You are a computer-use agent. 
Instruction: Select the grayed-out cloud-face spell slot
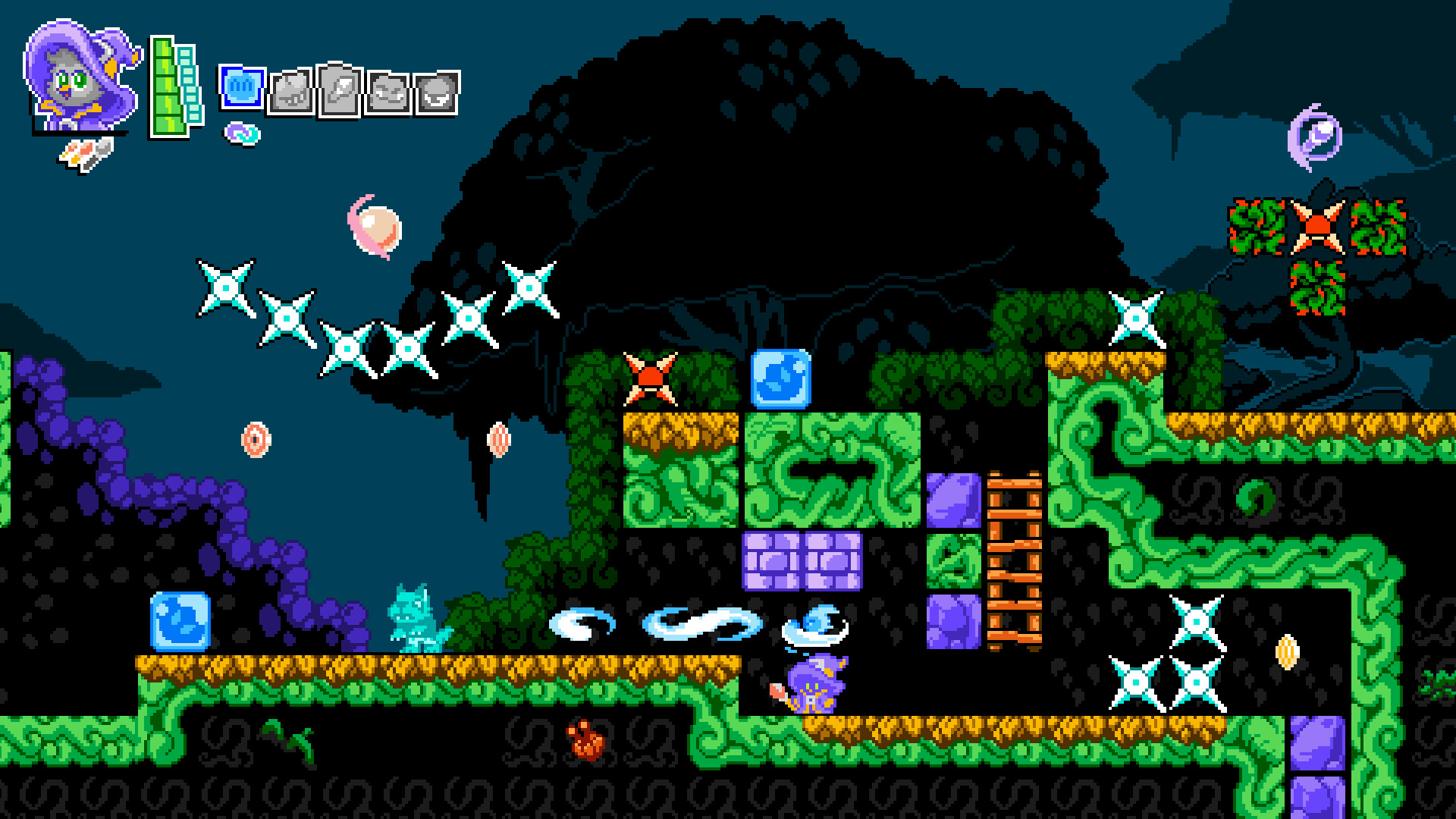click(x=388, y=89)
